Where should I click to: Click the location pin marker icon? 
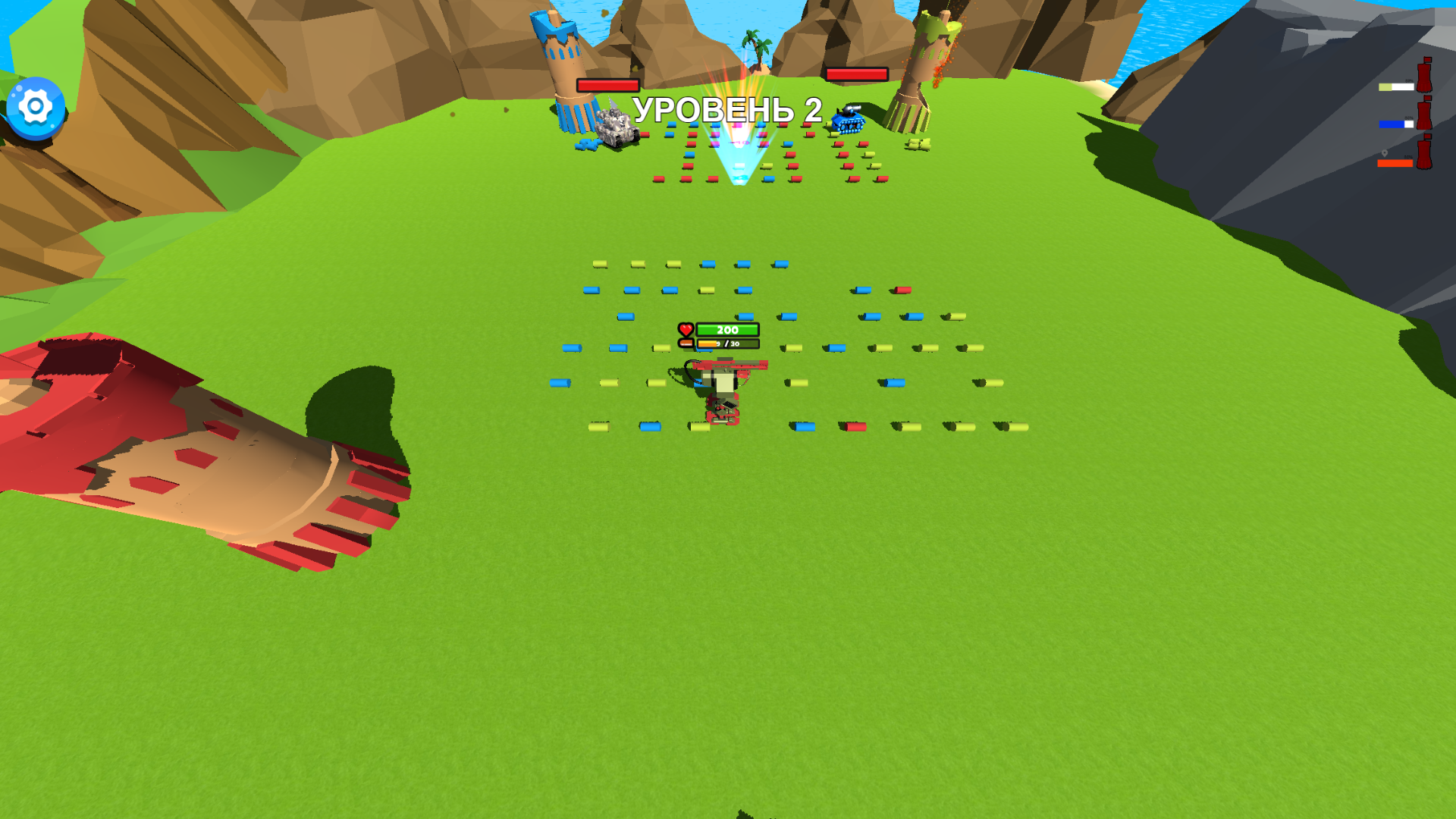click(x=1385, y=153)
